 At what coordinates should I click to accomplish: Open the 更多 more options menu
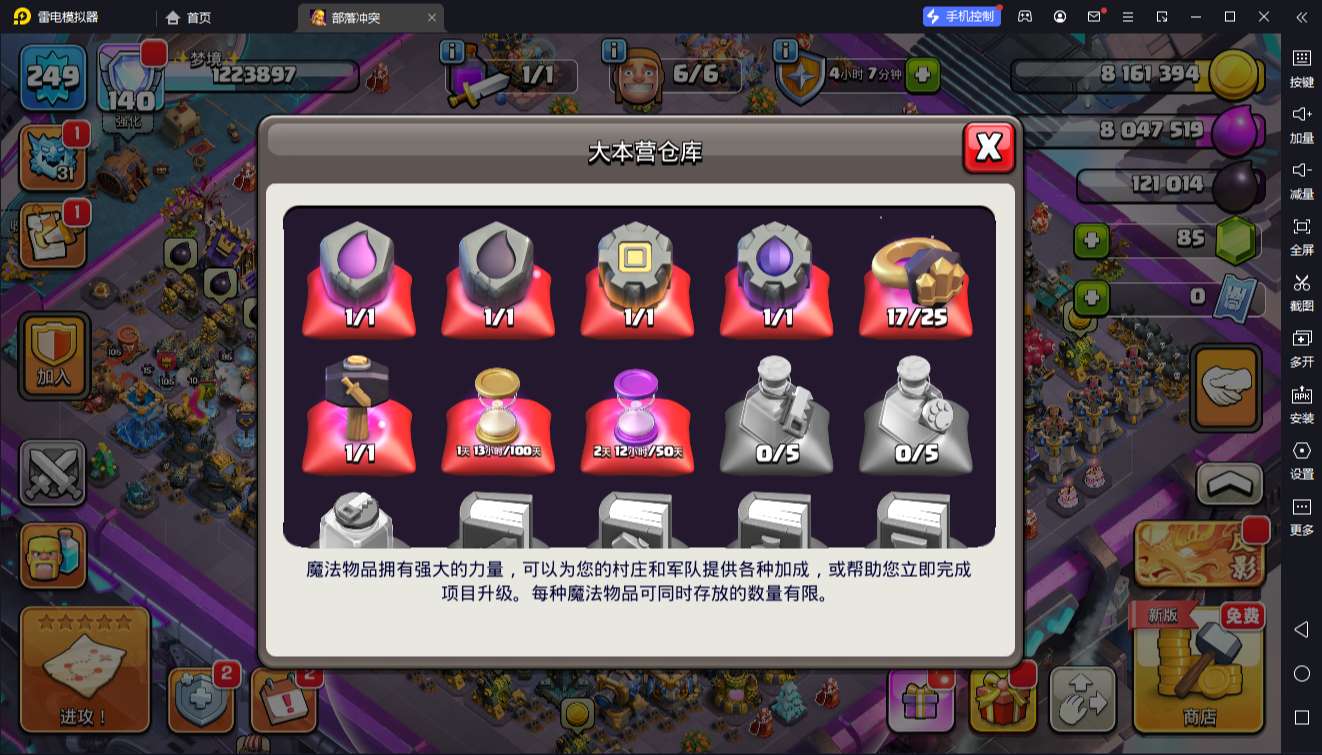click(1303, 508)
